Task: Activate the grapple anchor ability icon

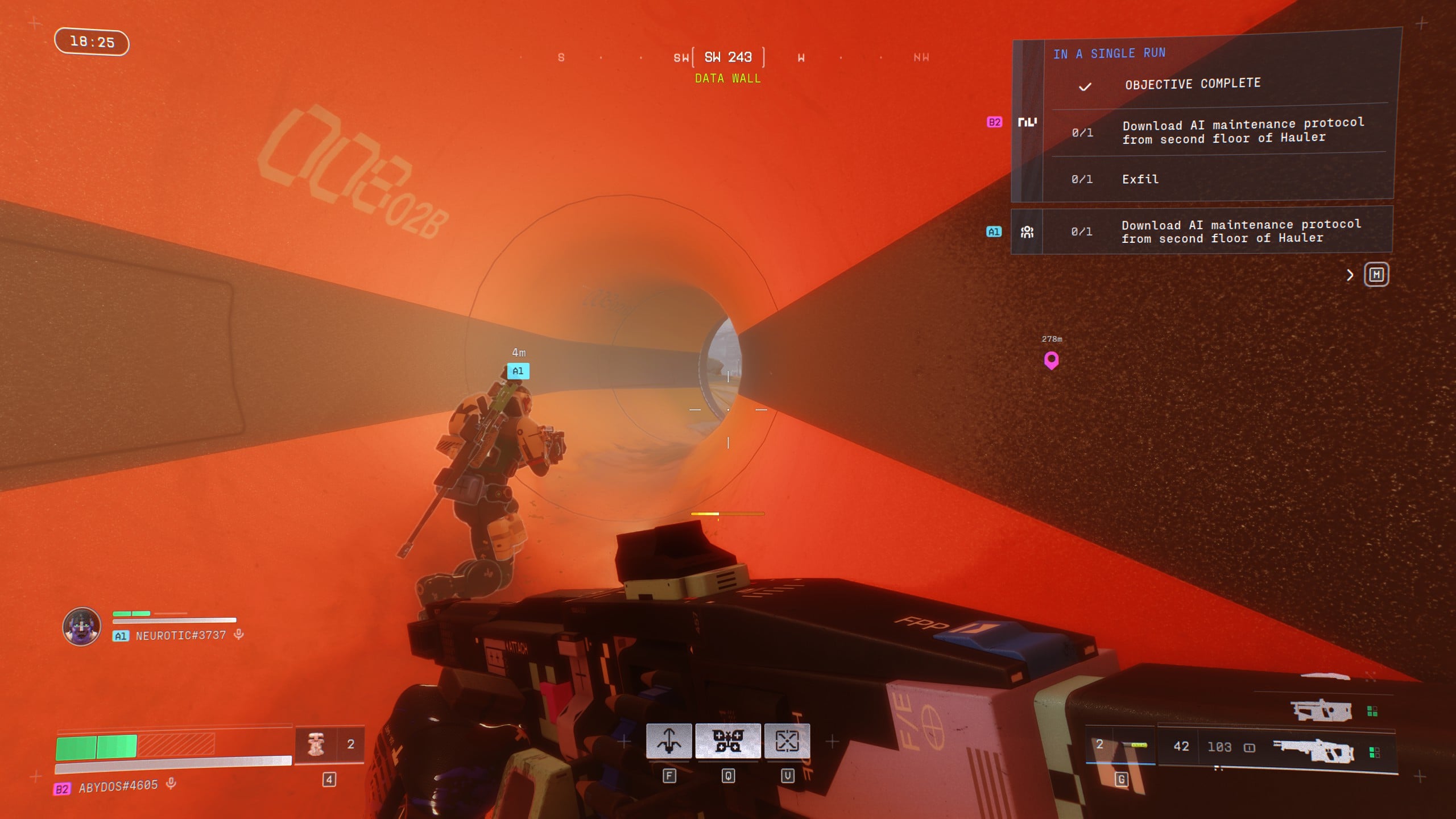Action: (669, 741)
